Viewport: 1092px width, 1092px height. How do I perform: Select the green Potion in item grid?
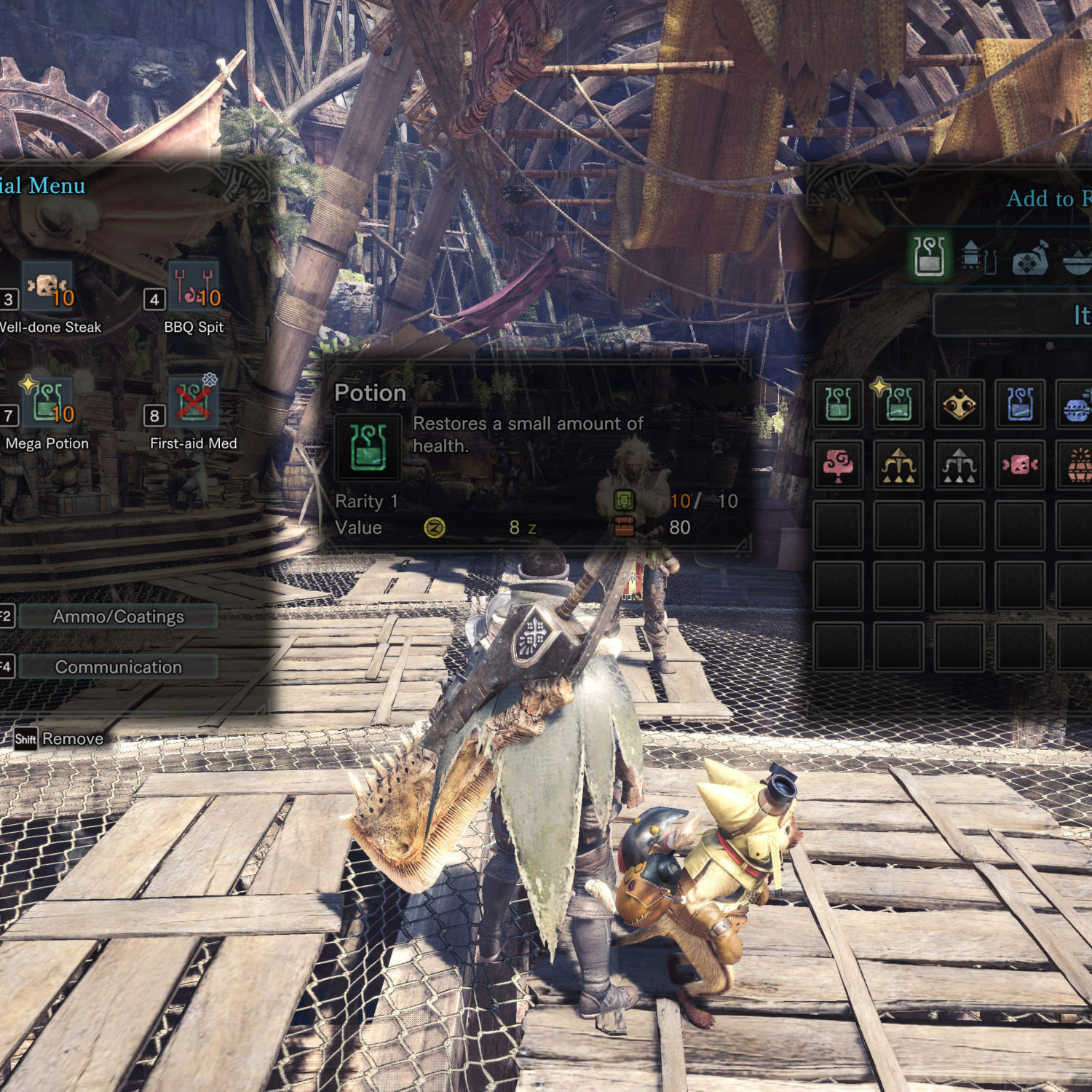pyautogui.click(x=838, y=404)
